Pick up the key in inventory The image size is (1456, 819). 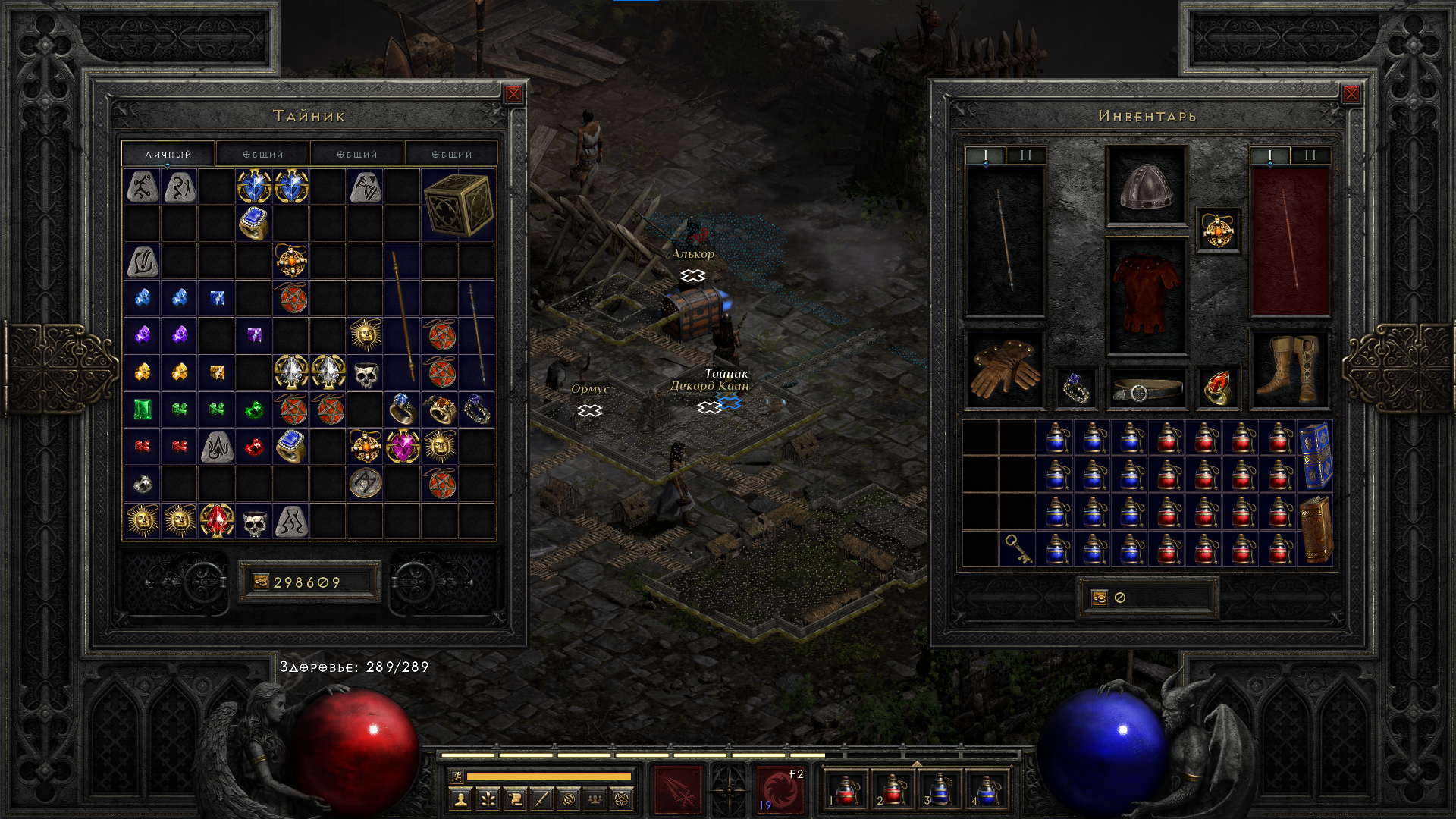pyautogui.click(x=1017, y=548)
